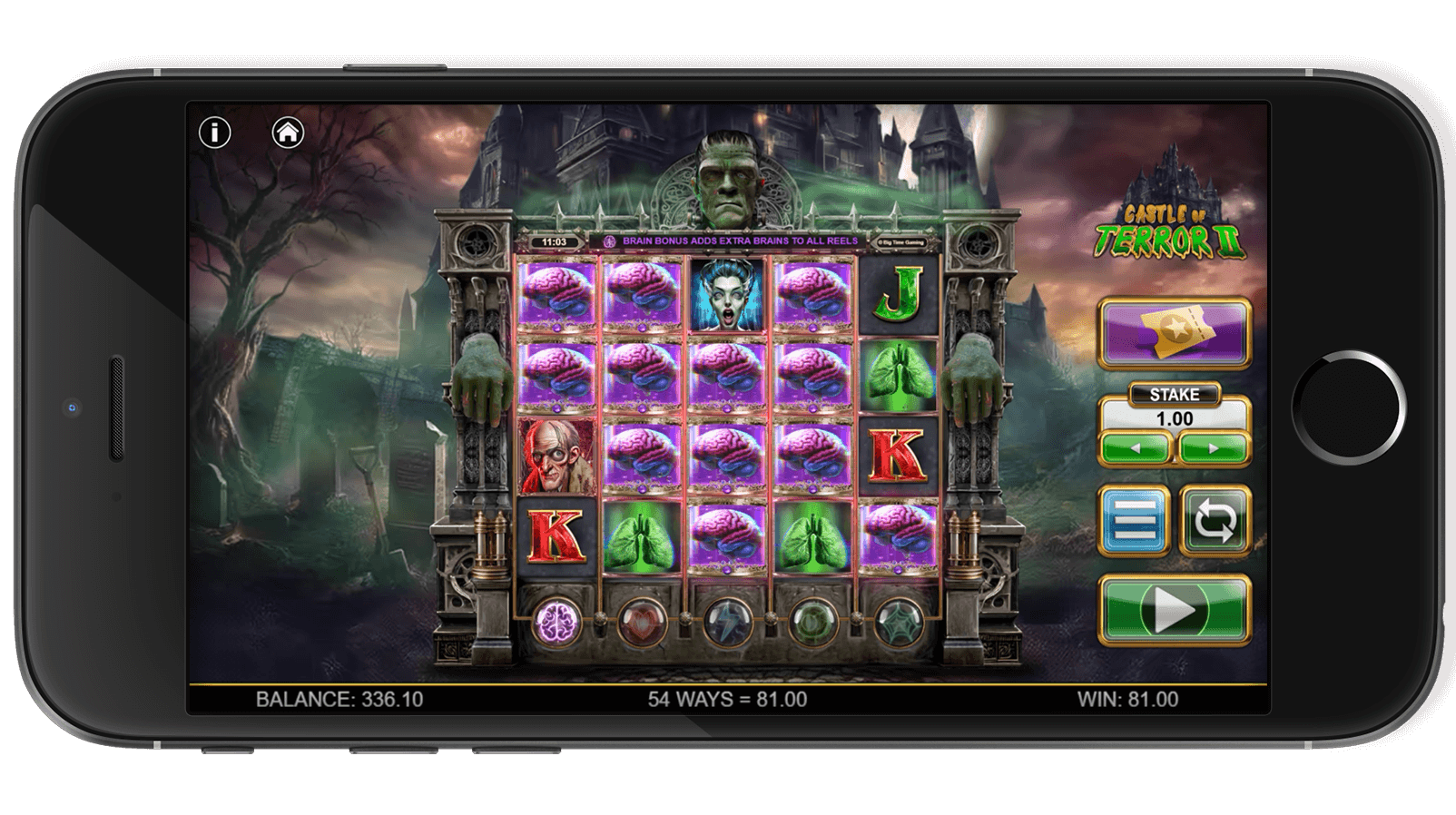Screen dimensions: 1456x815
Task: Increase the stake with right arrow
Action: pos(1214,447)
